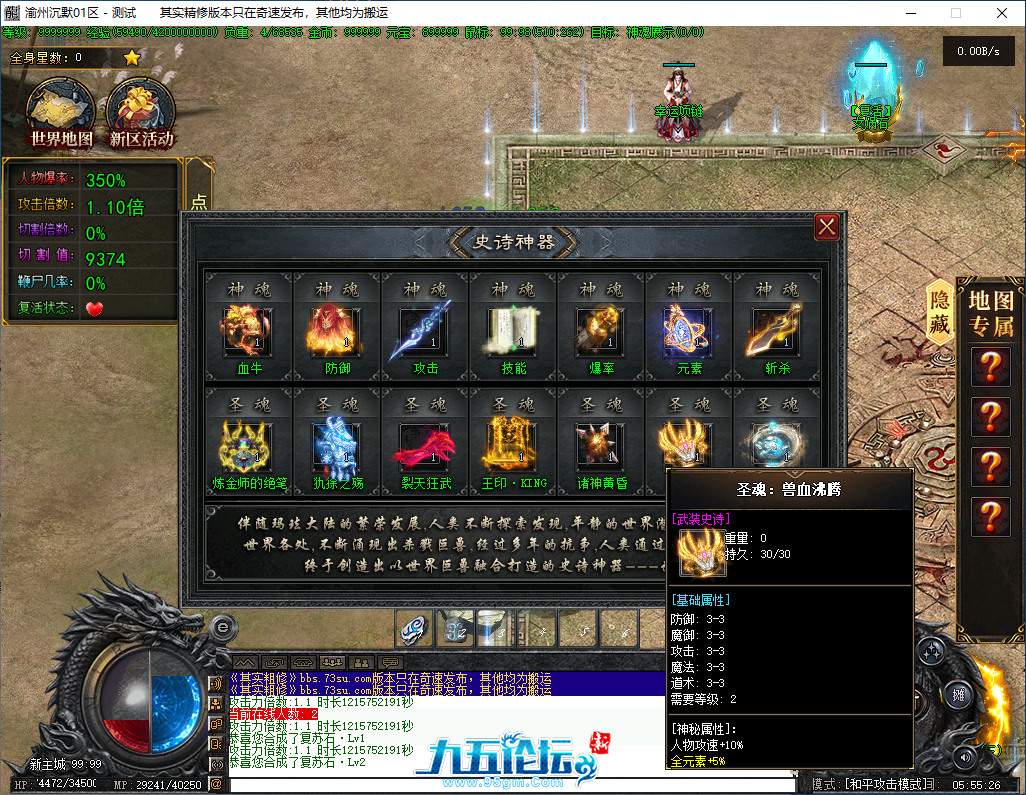This screenshot has width=1026, height=795.
Task: Close the 史诗神器 panel
Action: pos(827,227)
